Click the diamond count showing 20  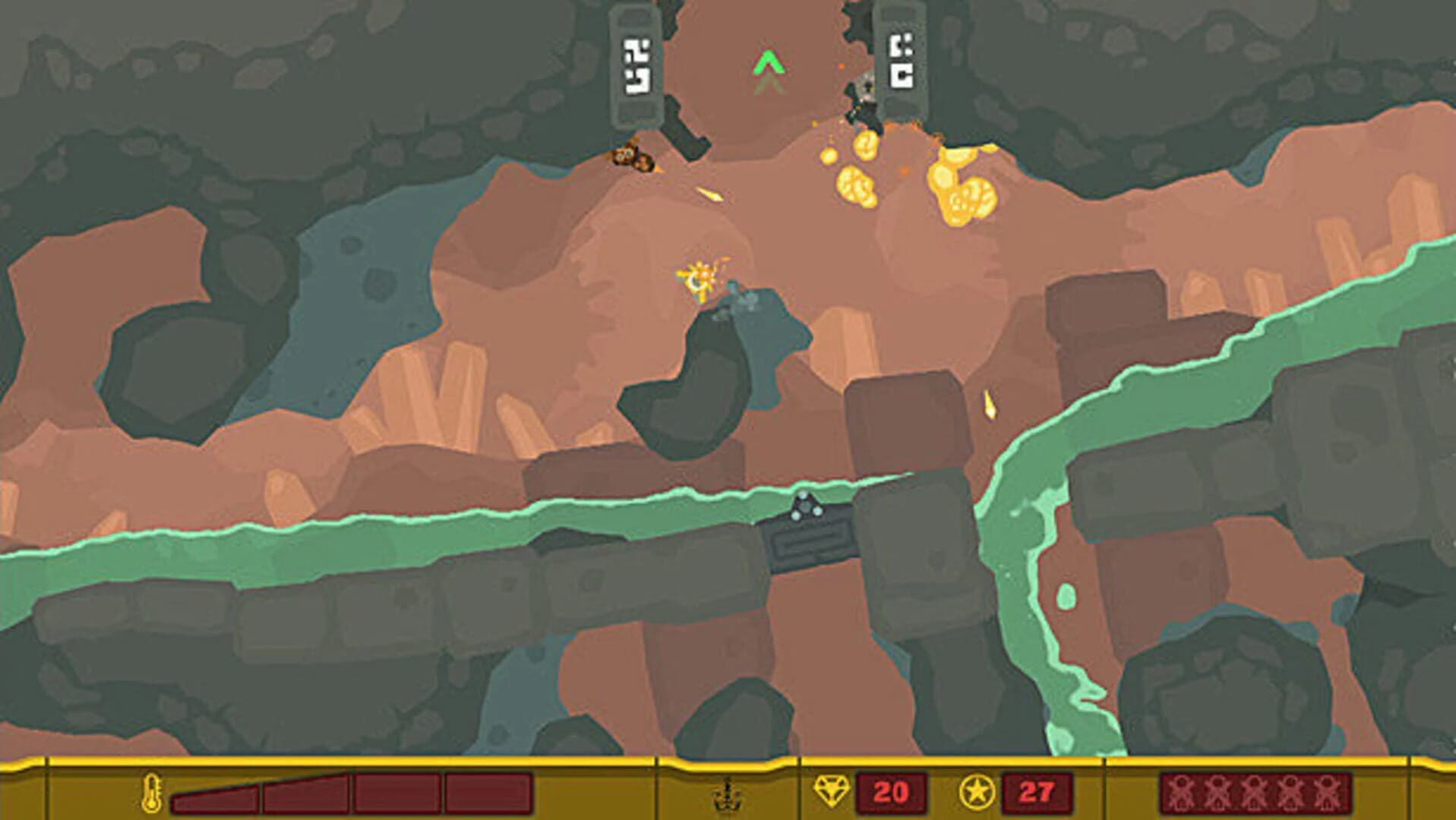click(x=892, y=791)
